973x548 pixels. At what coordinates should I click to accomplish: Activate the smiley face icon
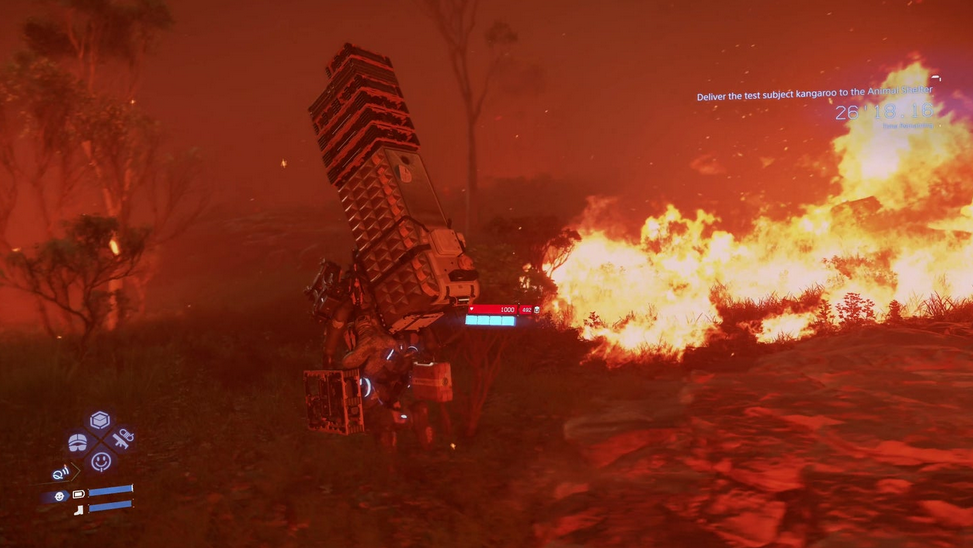[101, 461]
